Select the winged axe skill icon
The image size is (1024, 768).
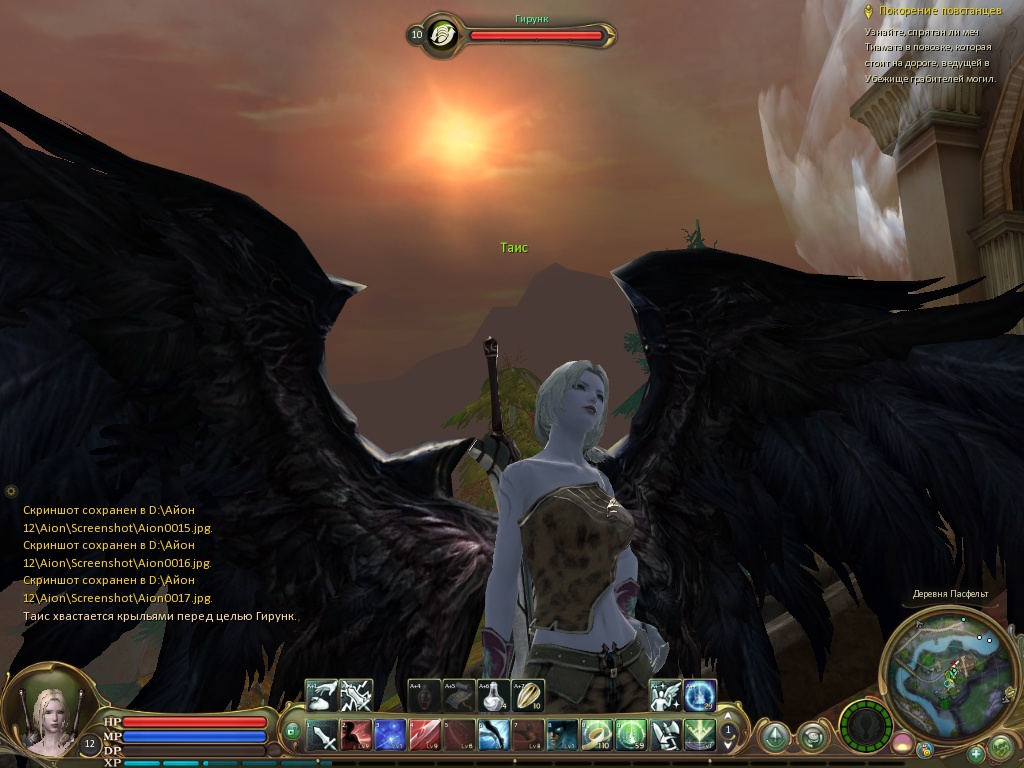click(x=665, y=736)
